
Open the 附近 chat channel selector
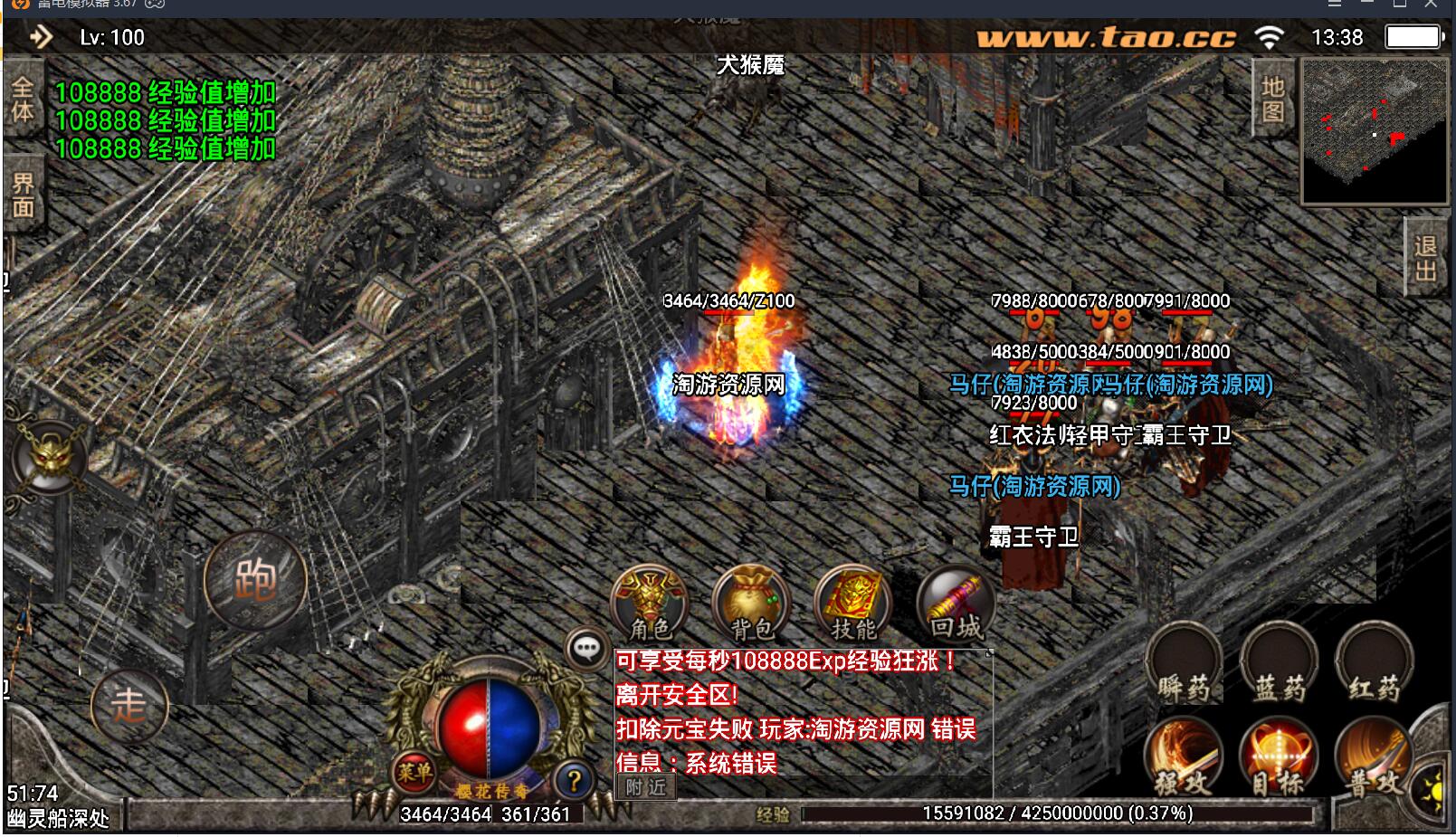coord(645,787)
